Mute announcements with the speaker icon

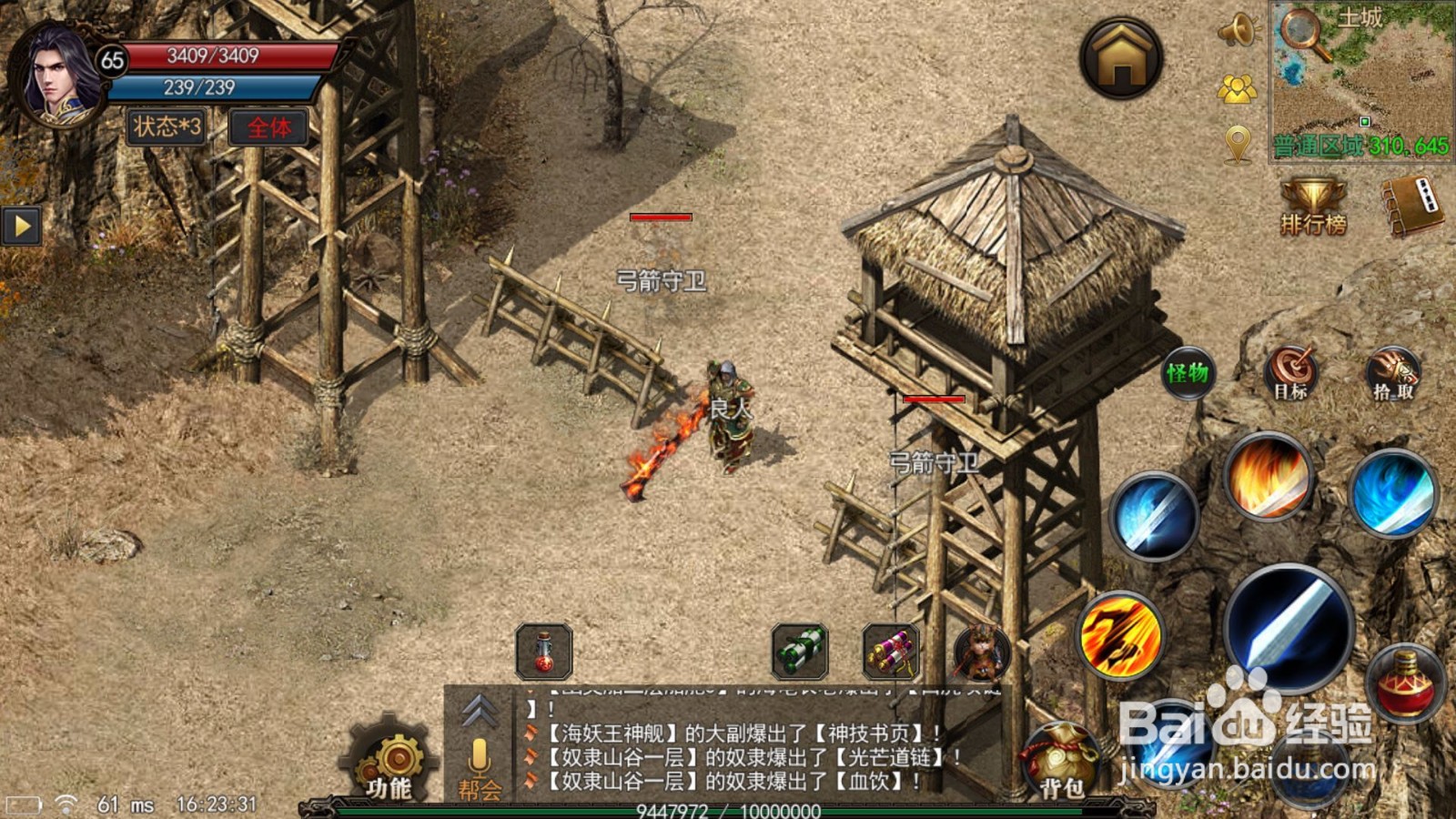1237,29
